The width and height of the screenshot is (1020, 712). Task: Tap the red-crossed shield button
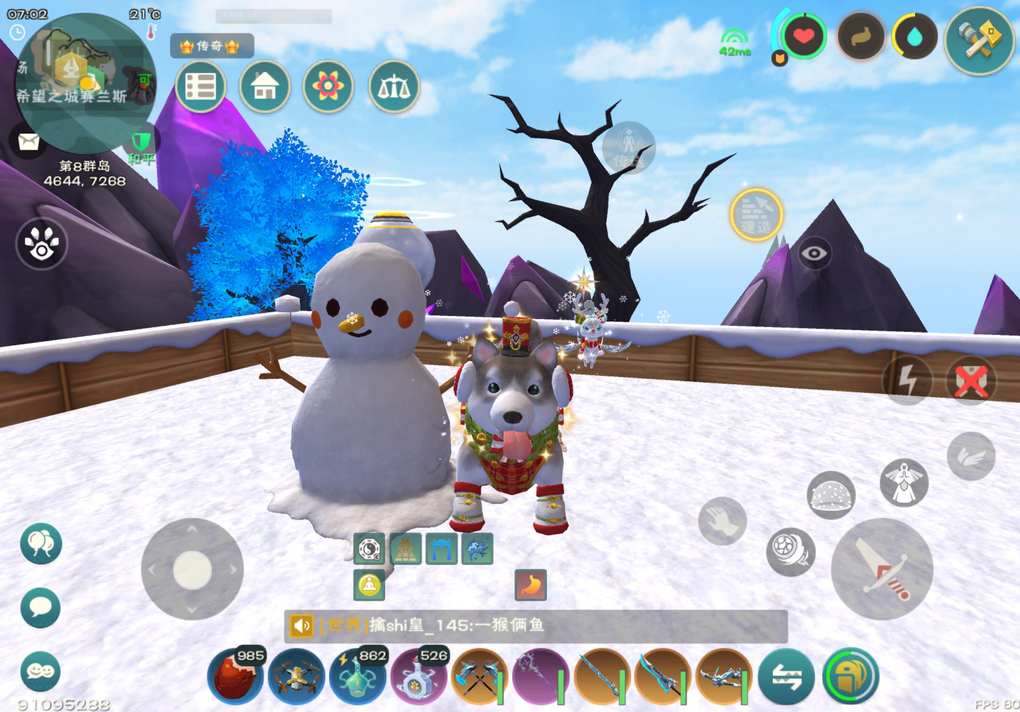(971, 380)
